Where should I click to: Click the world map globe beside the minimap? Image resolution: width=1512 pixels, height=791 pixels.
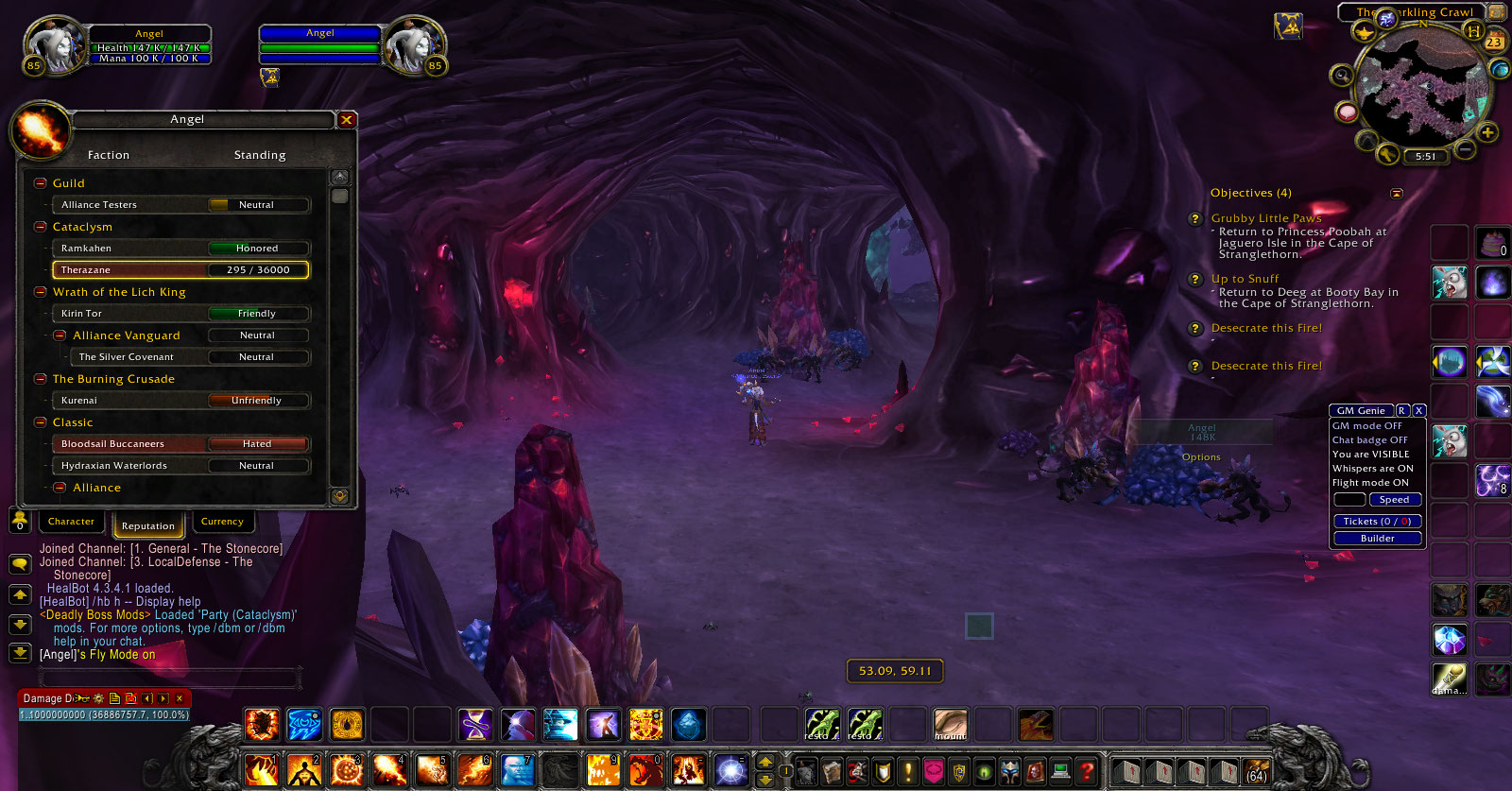click(1499, 70)
